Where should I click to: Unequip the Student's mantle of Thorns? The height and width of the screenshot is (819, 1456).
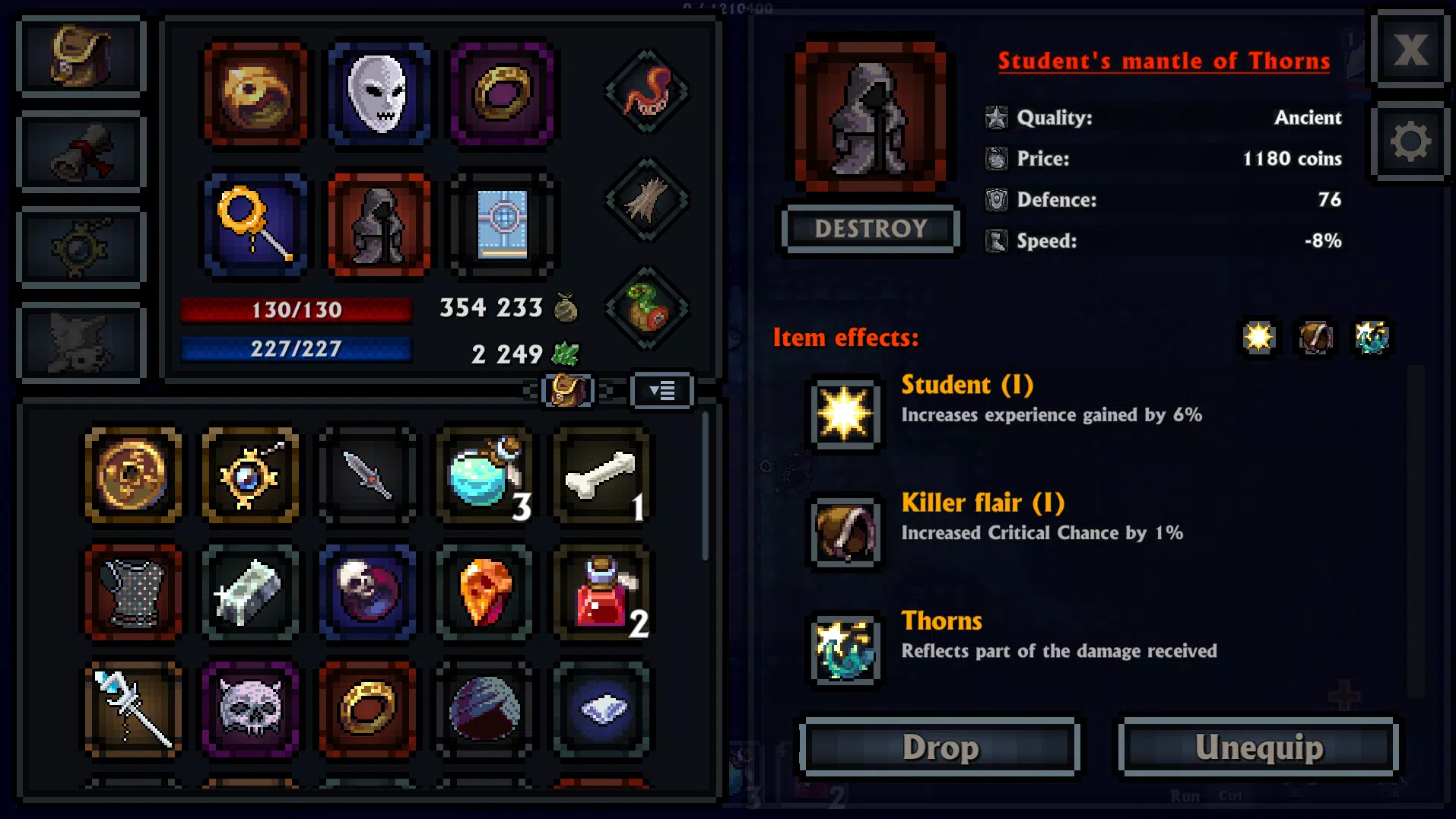1258,748
